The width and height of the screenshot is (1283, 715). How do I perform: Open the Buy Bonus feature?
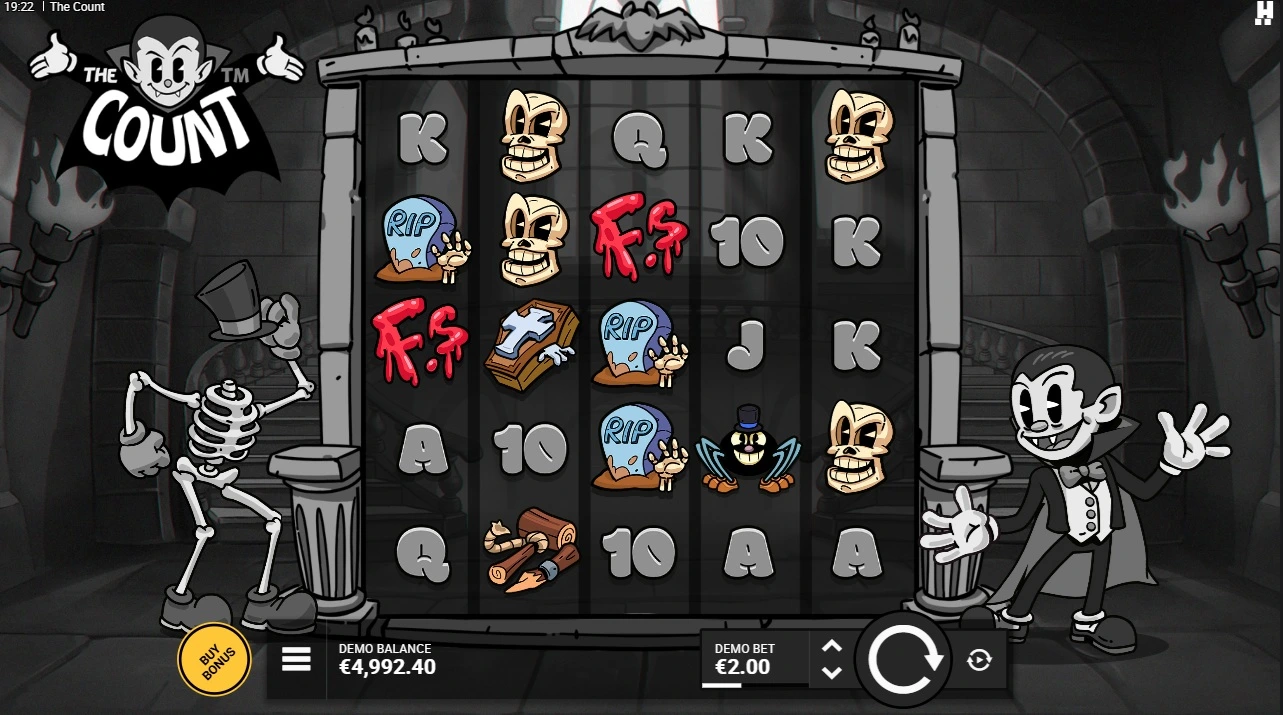[x=213, y=658]
